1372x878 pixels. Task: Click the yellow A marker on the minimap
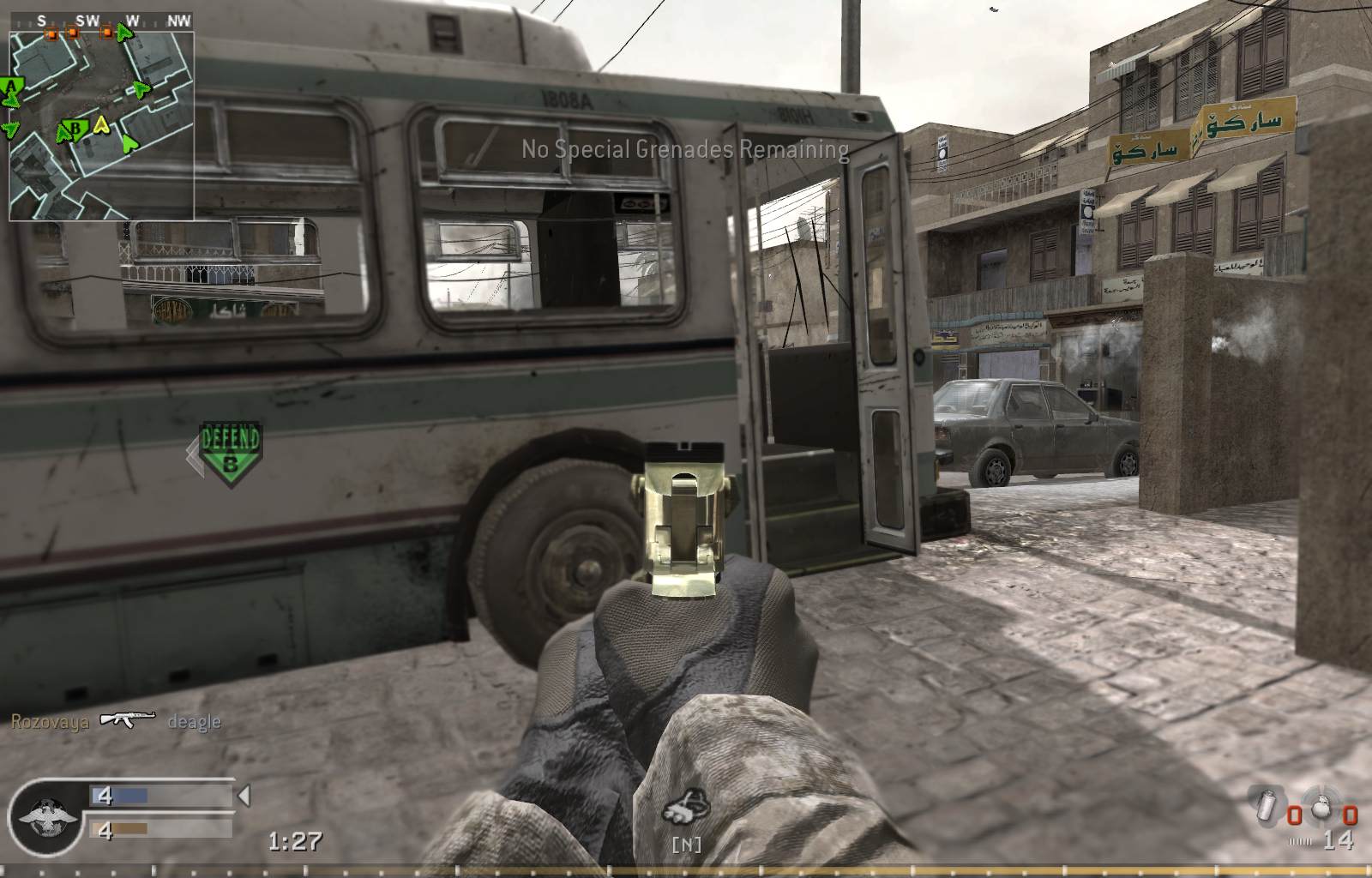[100, 125]
